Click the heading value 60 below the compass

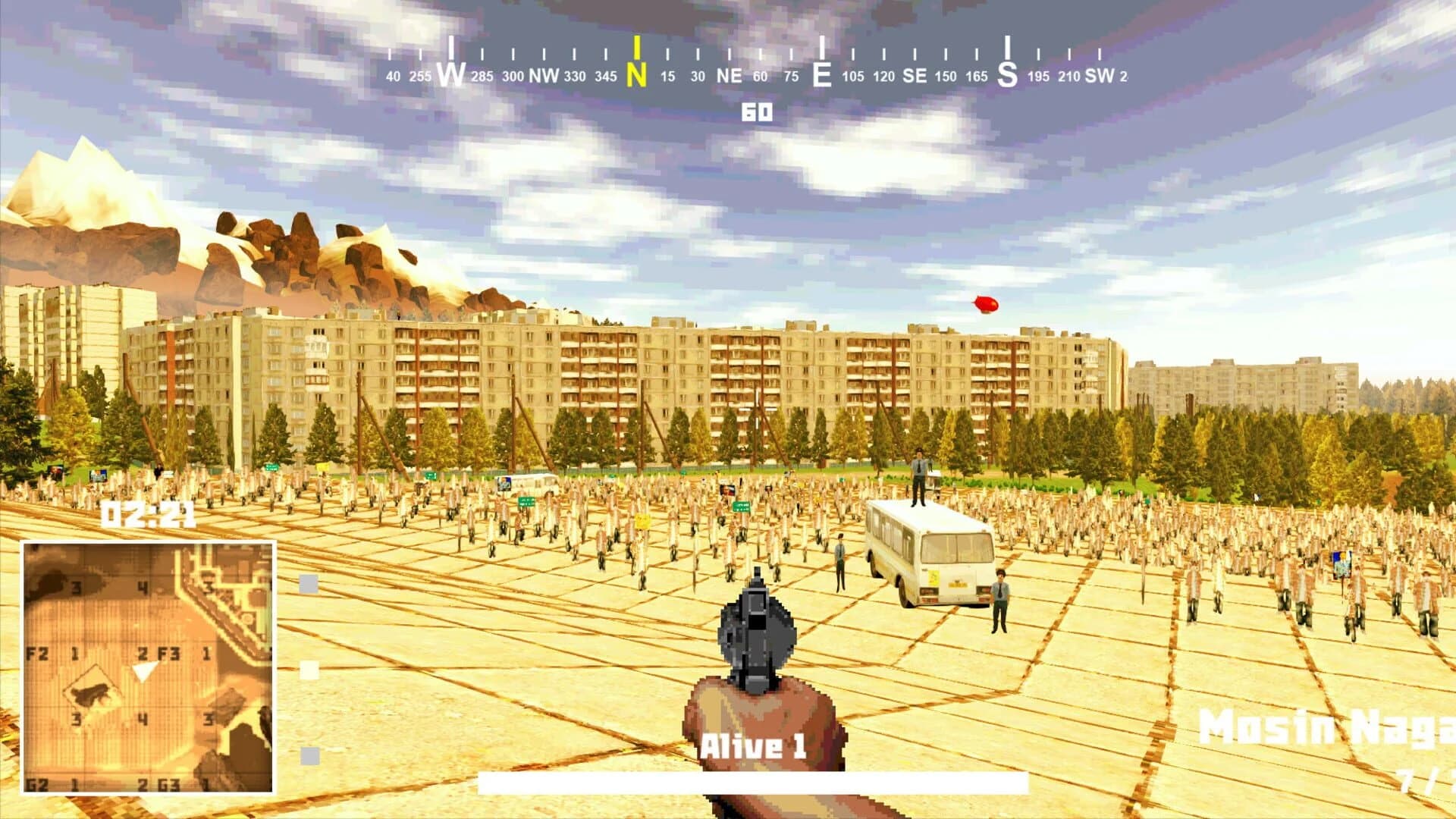click(x=758, y=111)
